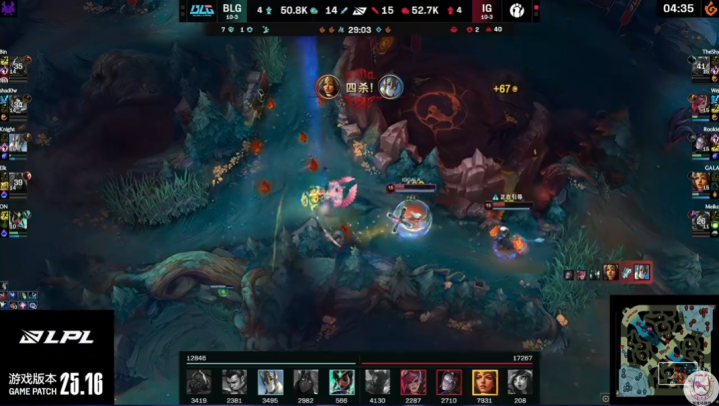Select the damage portrait showing 3495
719x406 pixels.
(x=270, y=381)
